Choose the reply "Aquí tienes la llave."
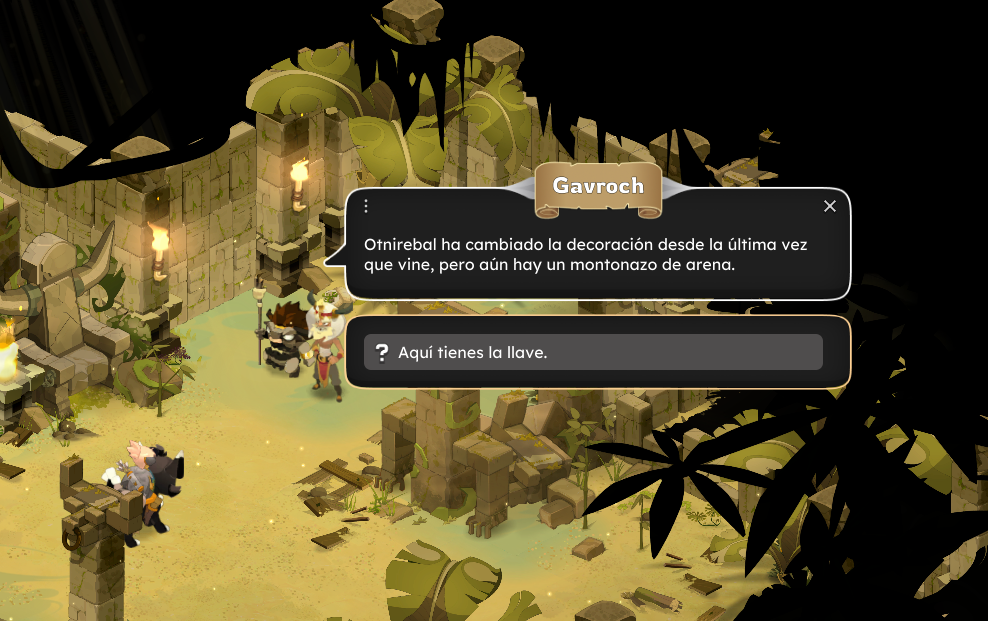 pyautogui.click(x=592, y=352)
